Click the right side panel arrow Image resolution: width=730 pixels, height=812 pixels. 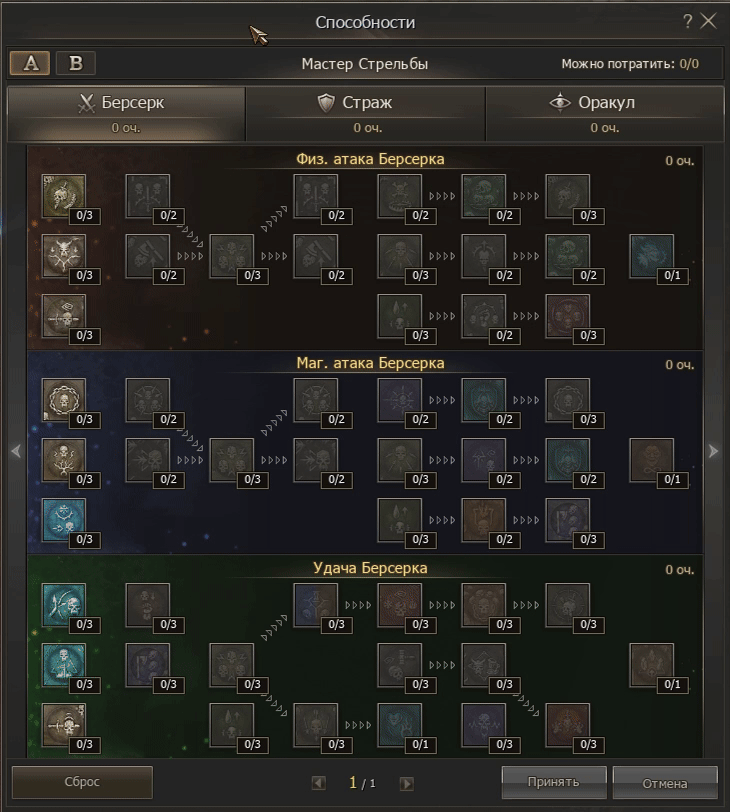(x=713, y=451)
